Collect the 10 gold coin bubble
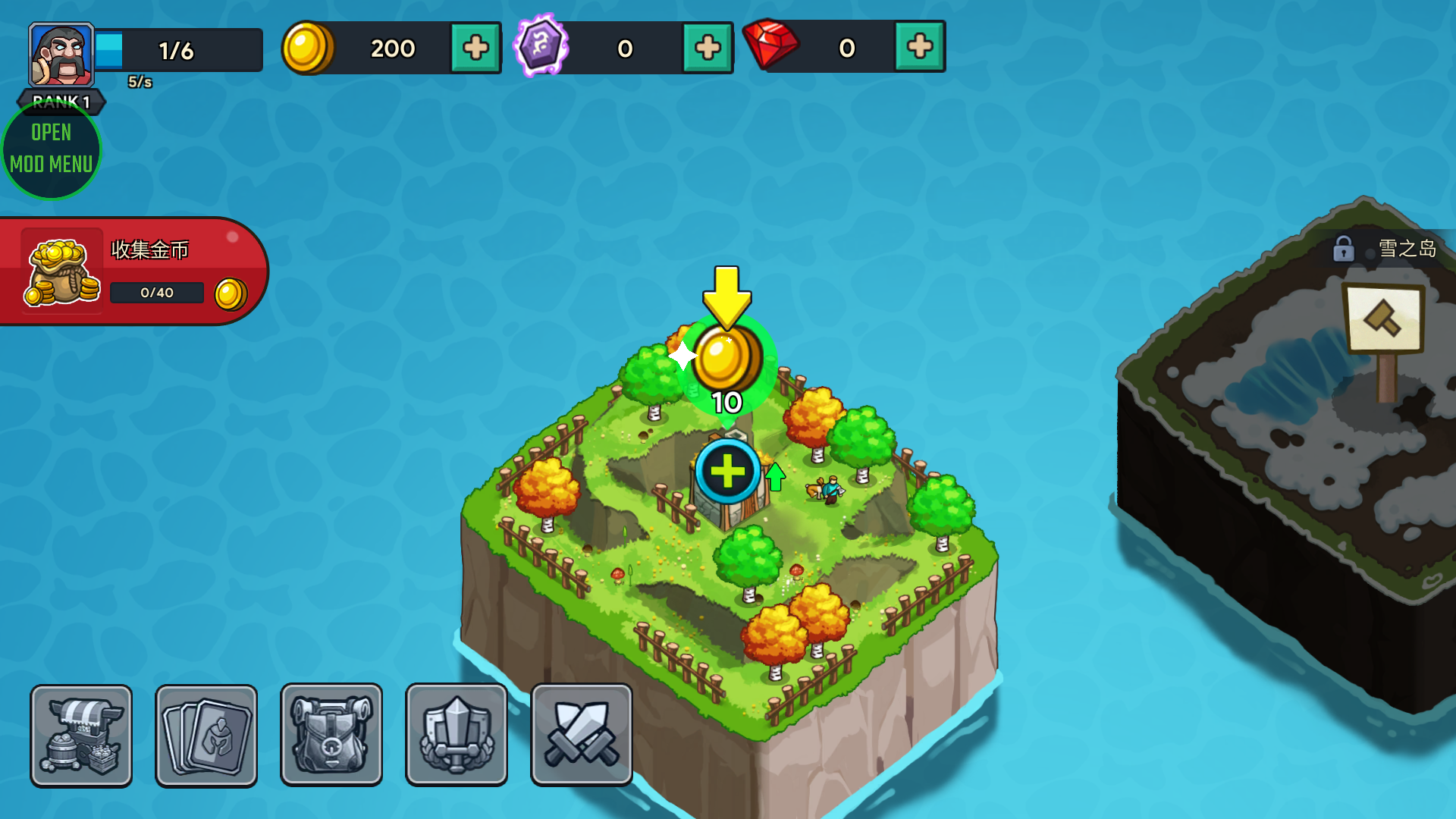This screenshot has width=1456, height=819. pyautogui.click(x=726, y=361)
